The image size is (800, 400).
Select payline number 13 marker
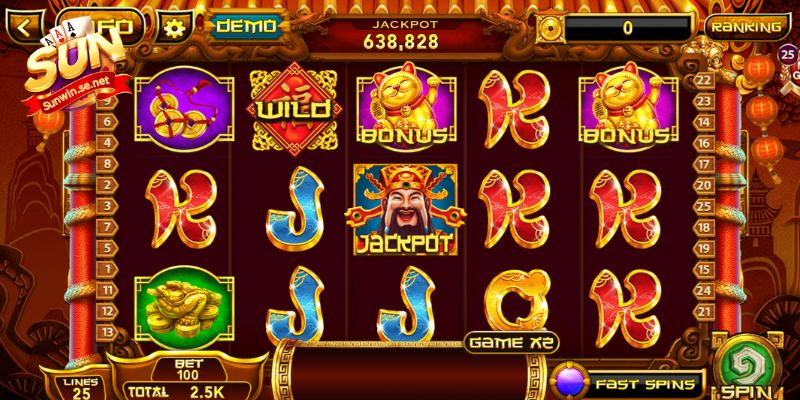point(106,333)
